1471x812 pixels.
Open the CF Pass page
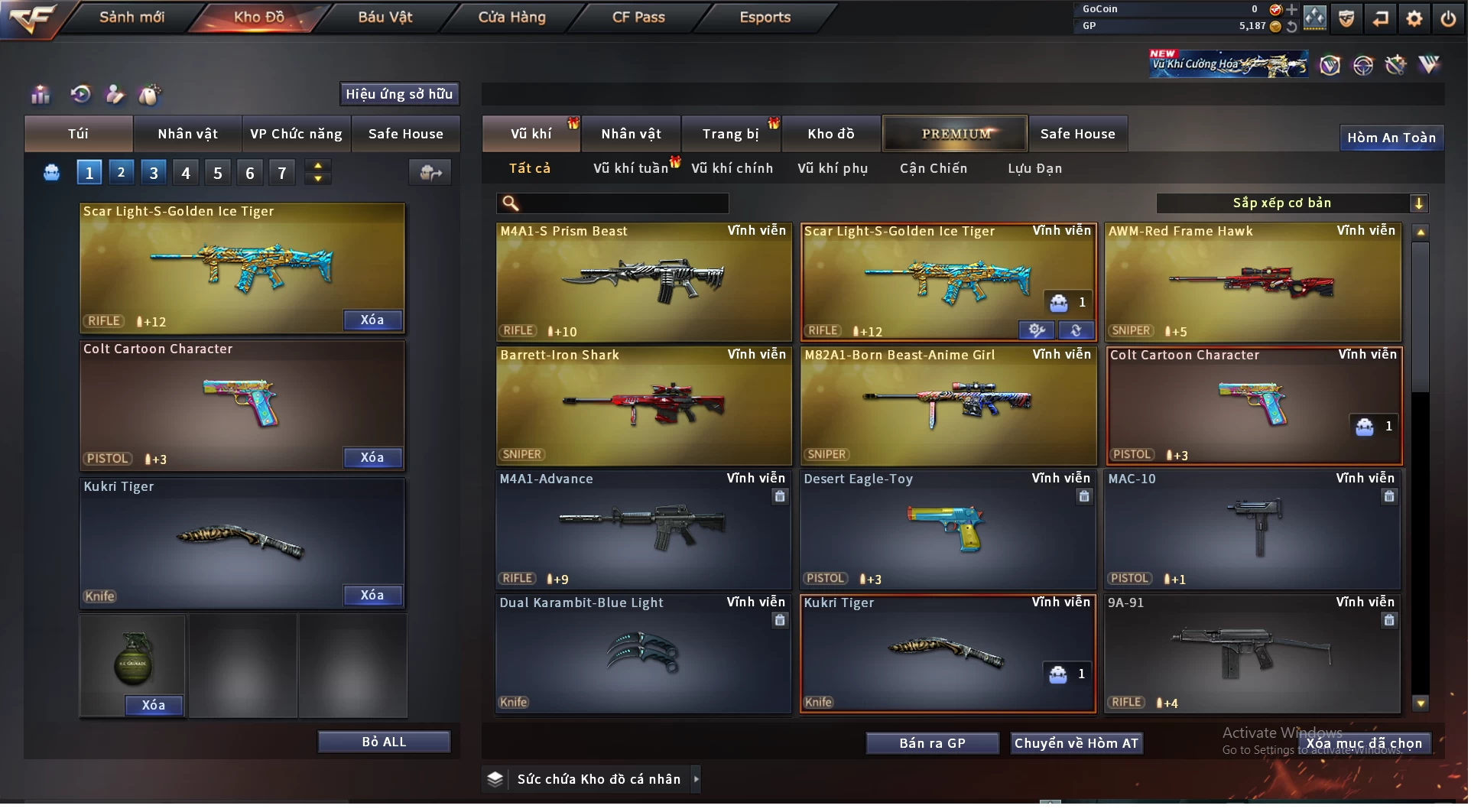(x=639, y=18)
